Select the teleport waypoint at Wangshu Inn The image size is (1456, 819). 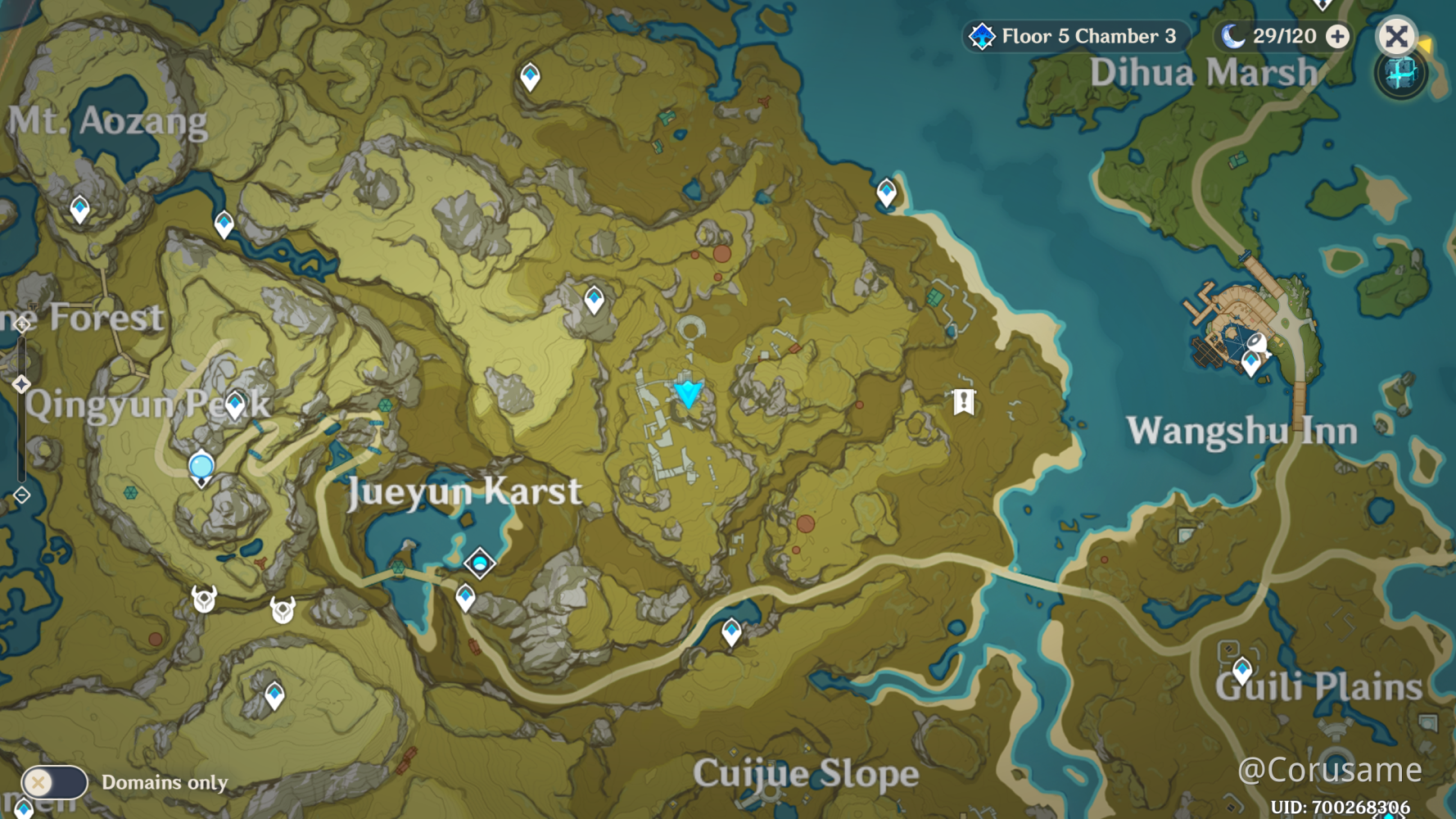[1250, 362]
